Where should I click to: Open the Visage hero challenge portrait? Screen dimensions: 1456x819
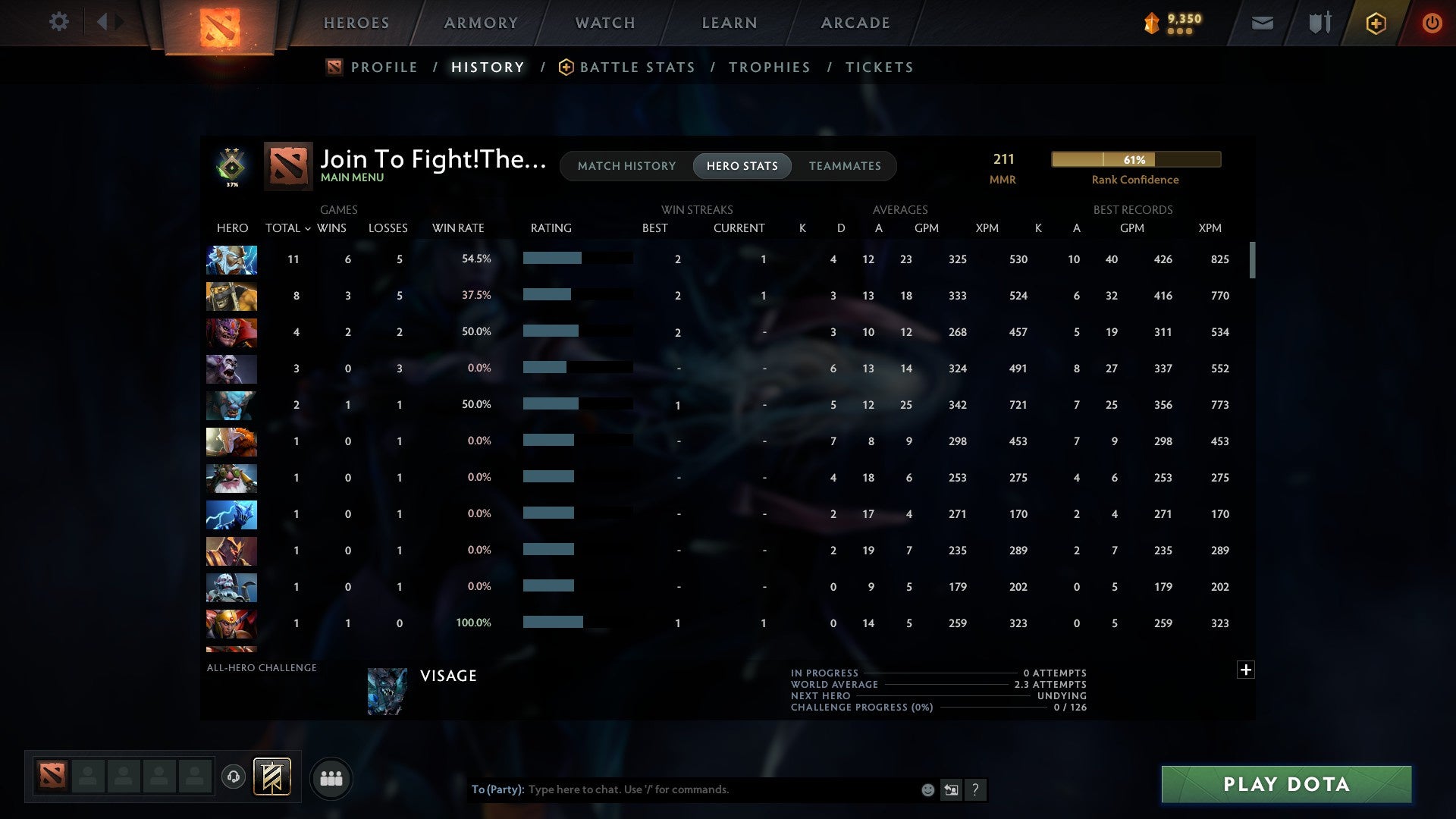[387, 691]
